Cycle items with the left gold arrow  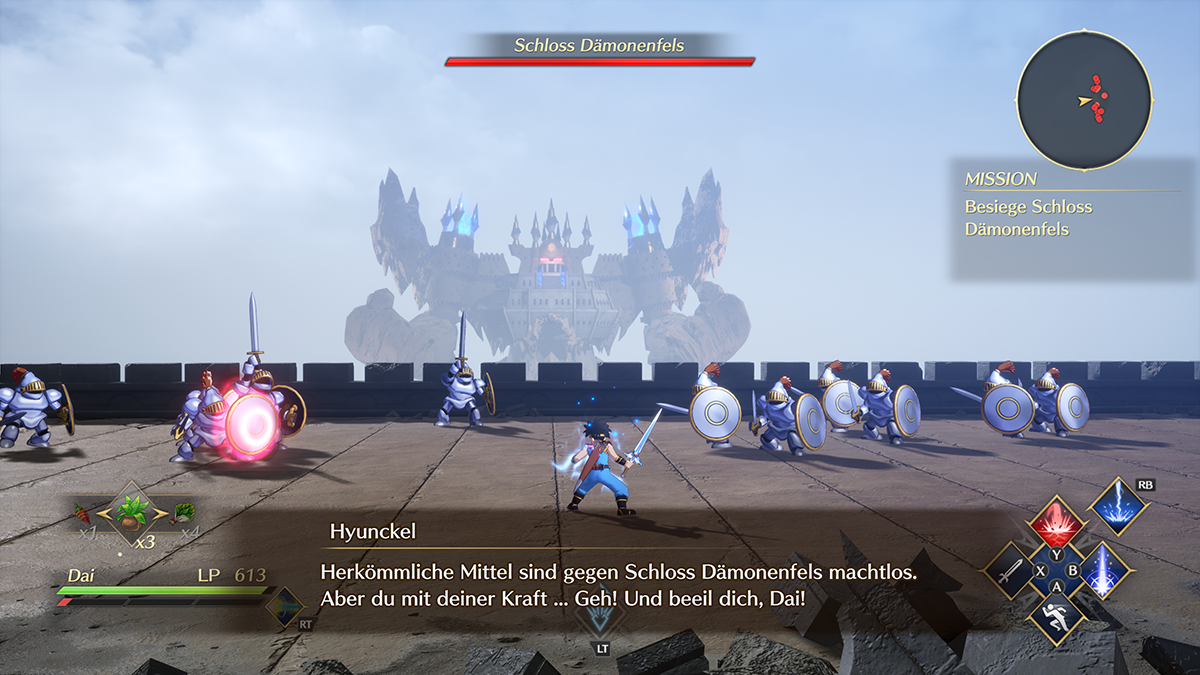coord(102,513)
